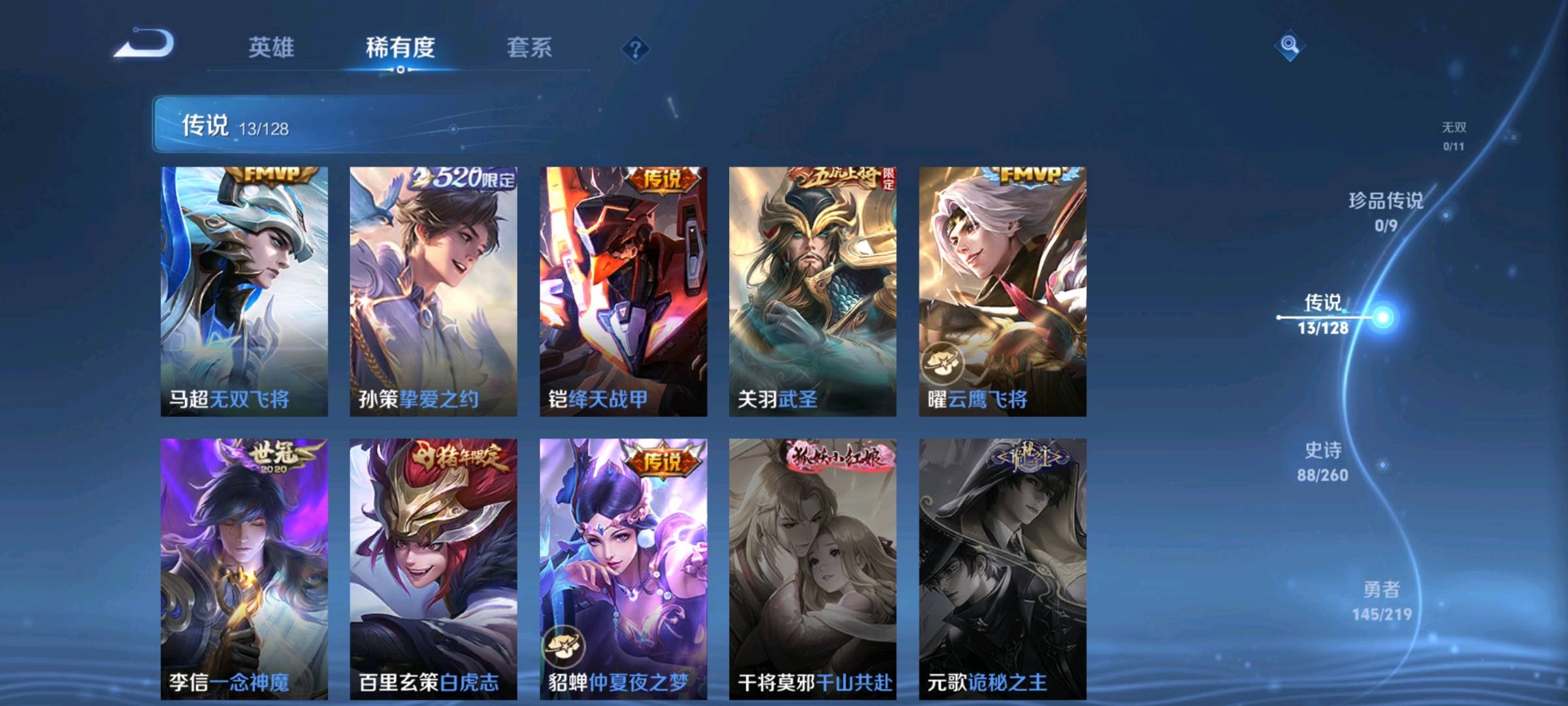Jump to the 史诗 rarity tier
1568x706 pixels.
(1323, 460)
